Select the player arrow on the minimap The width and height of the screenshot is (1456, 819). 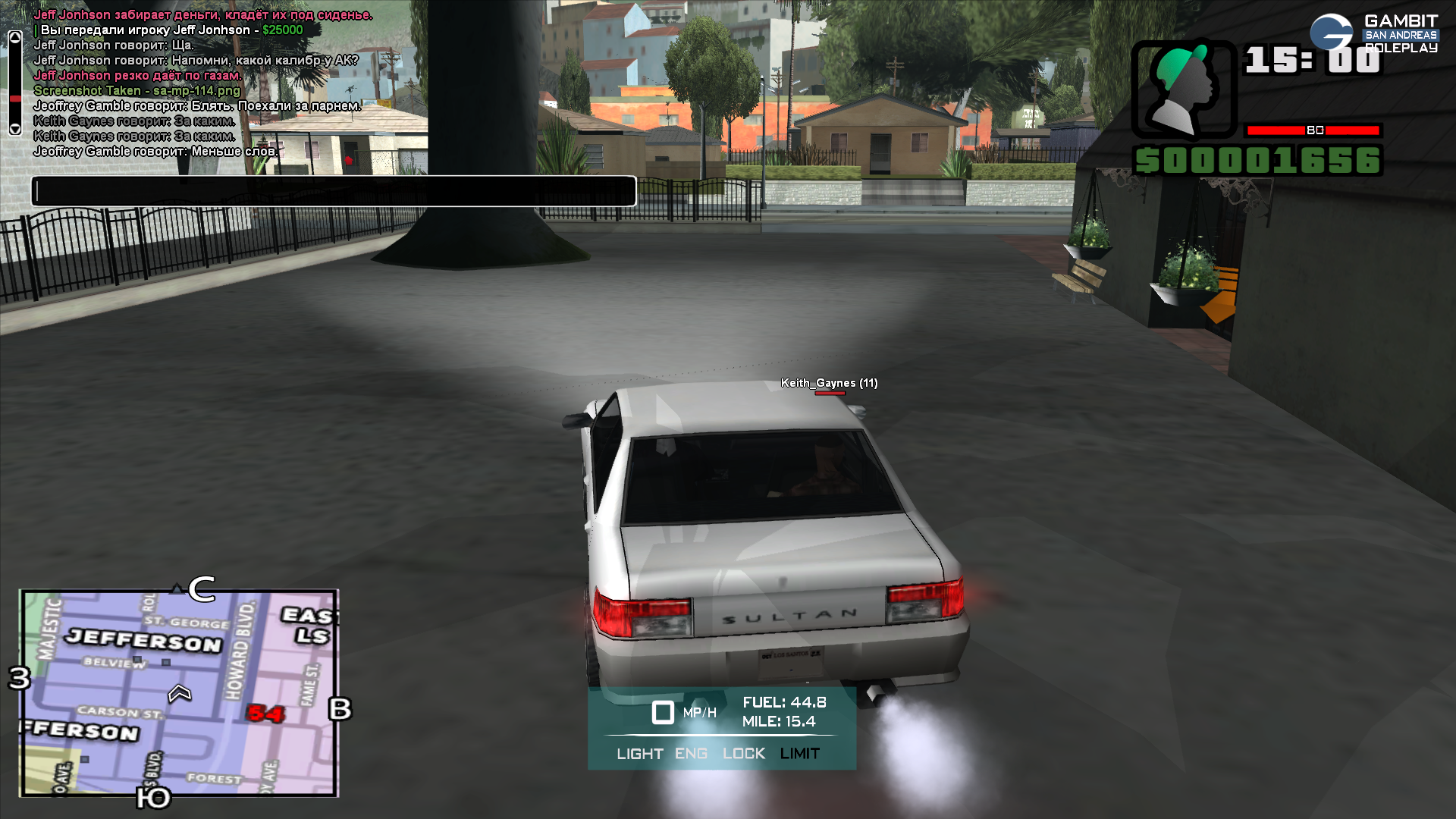coord(180,693)
